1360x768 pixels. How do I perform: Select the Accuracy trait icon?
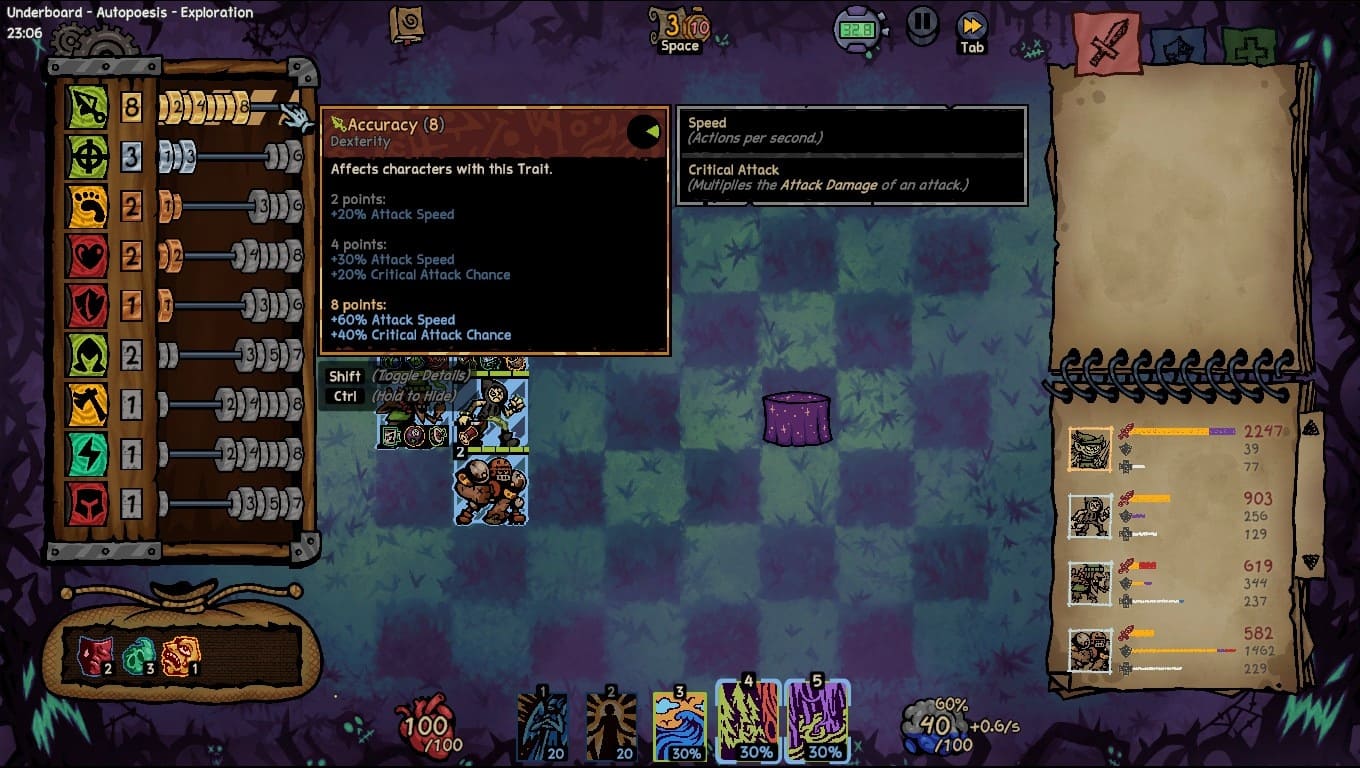[87, 107]
